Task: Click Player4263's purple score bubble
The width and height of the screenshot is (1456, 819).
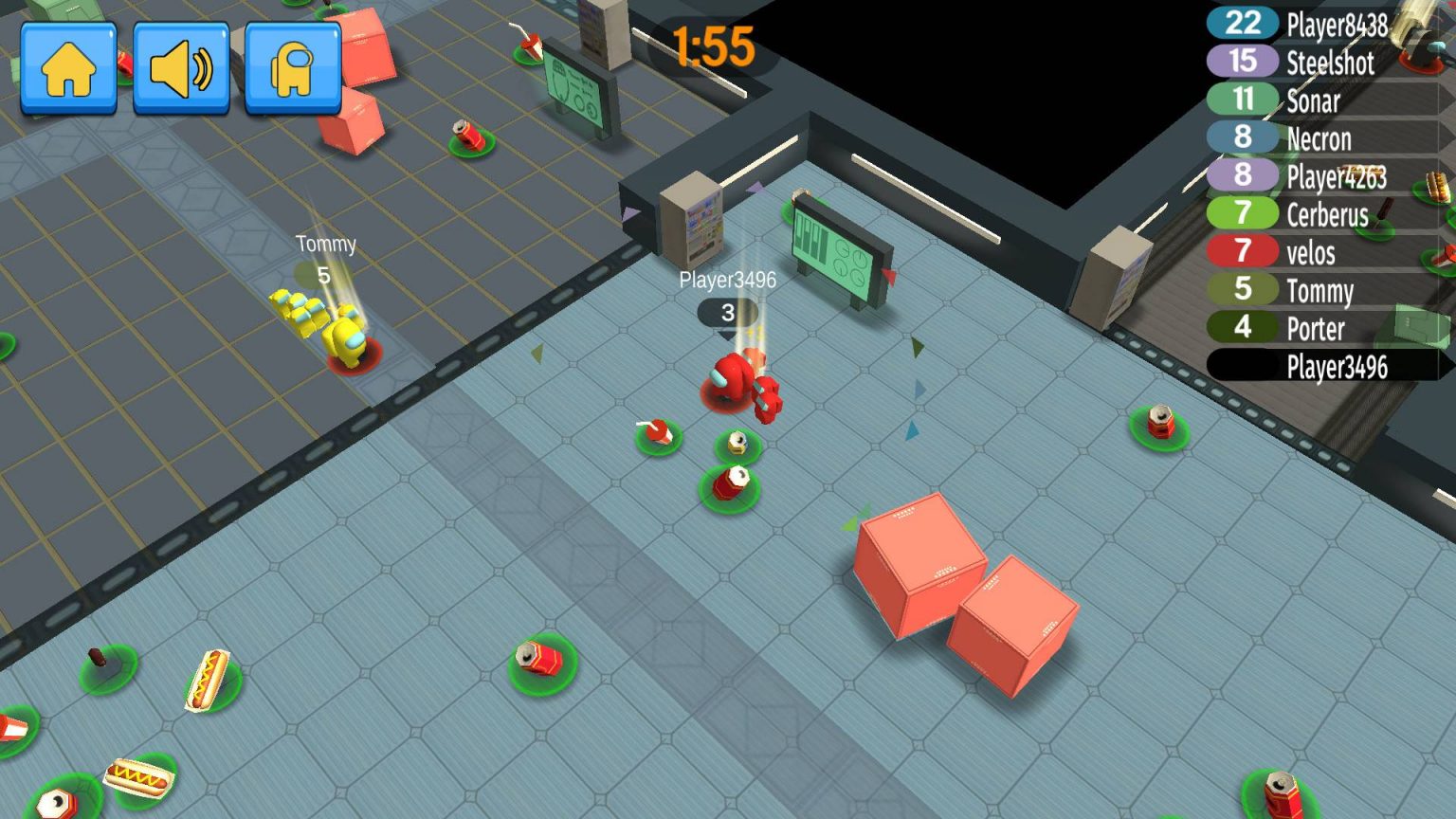Action: [1242, 176]
